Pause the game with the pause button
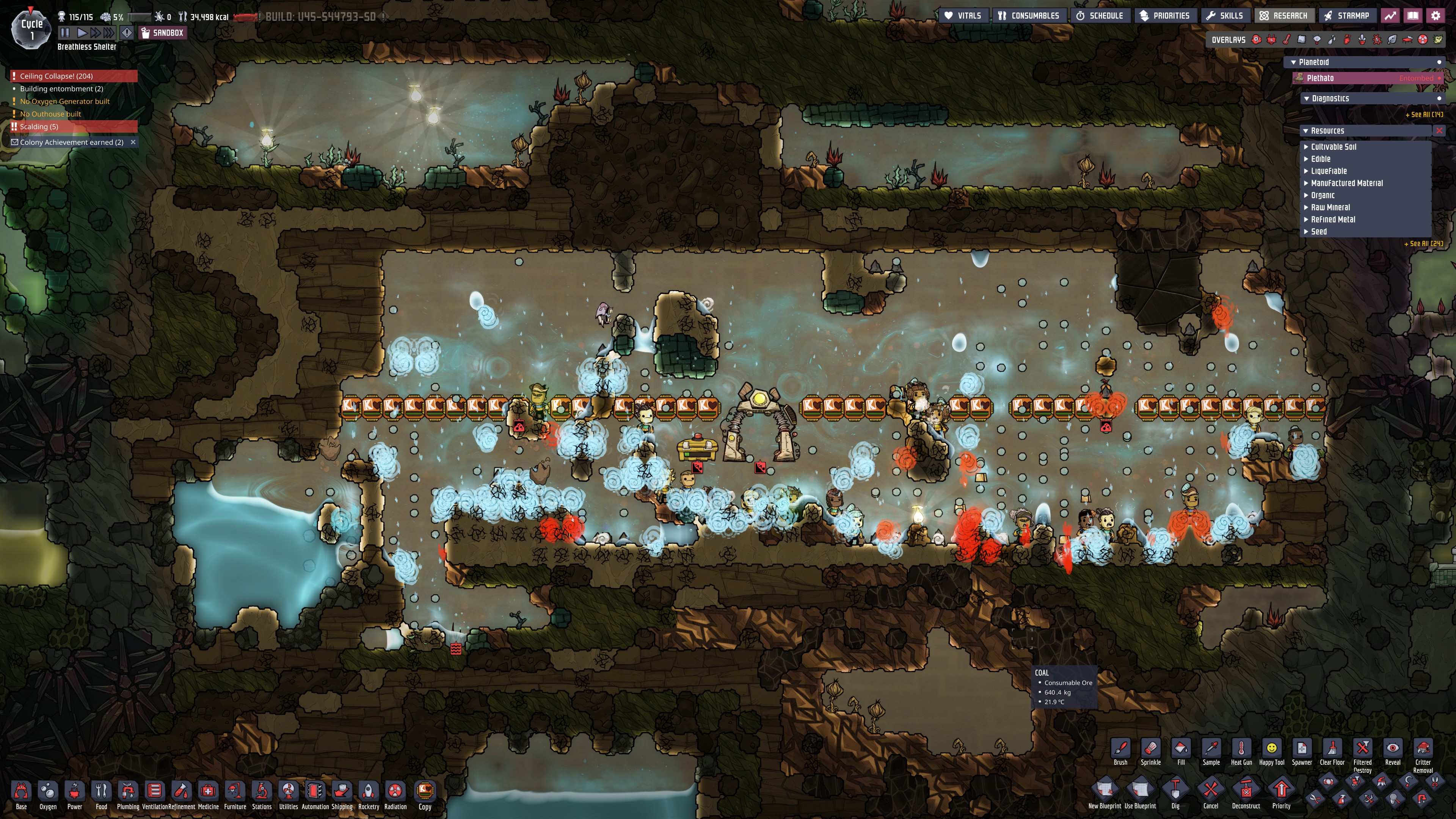The width and height of the screenshot is (1456, 819). (x=65, y=33)
